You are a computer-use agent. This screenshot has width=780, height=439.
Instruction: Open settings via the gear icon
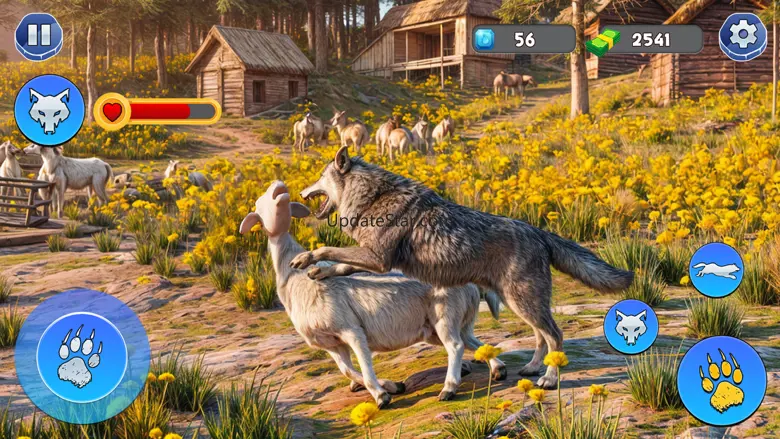point(743,37)
